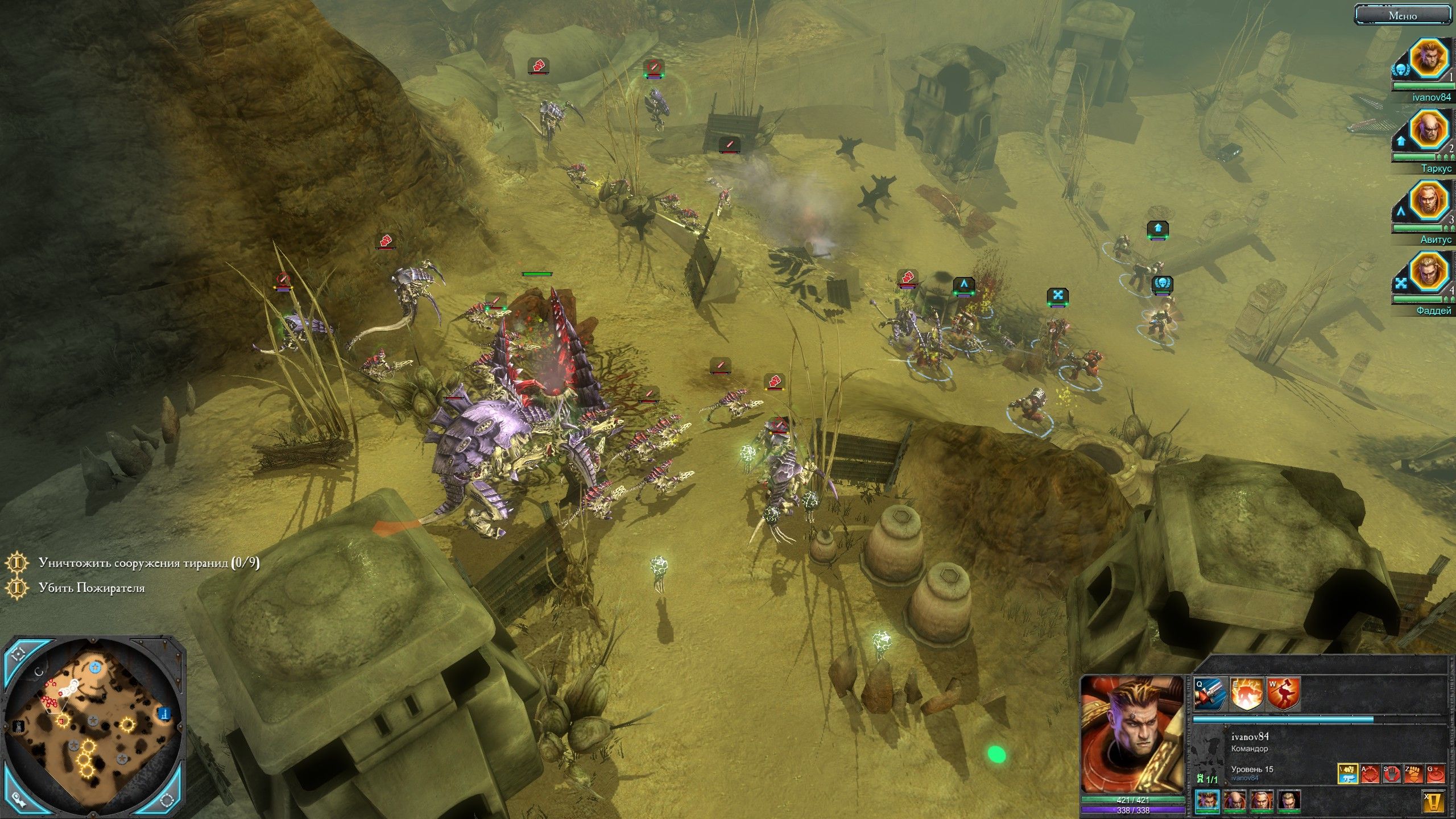Activate the Q sword ability
The height and width of the screenshot is (819, 1456).
click(x=1210, y=694)
